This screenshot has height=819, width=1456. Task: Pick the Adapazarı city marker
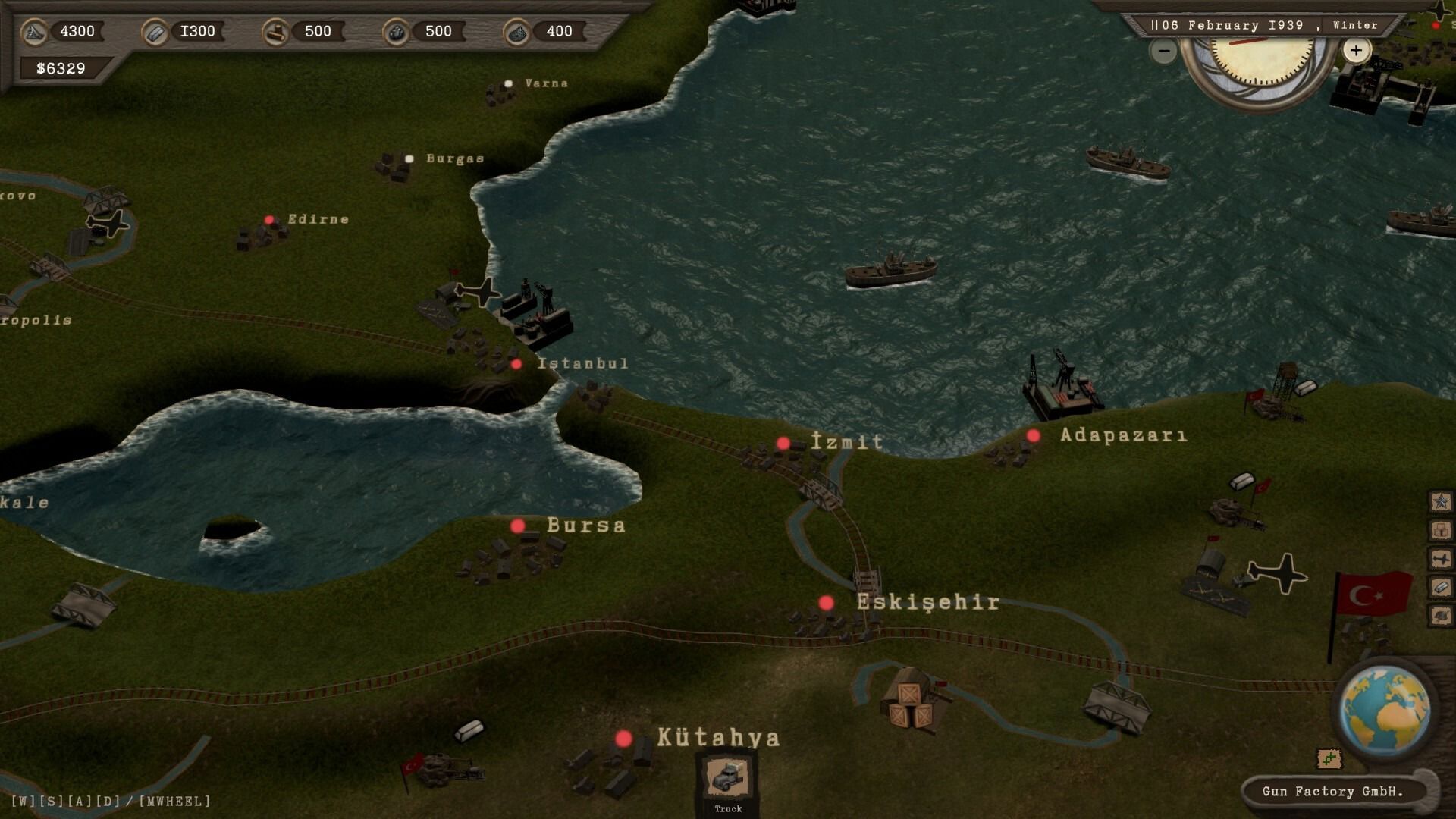coord(1033,435)
